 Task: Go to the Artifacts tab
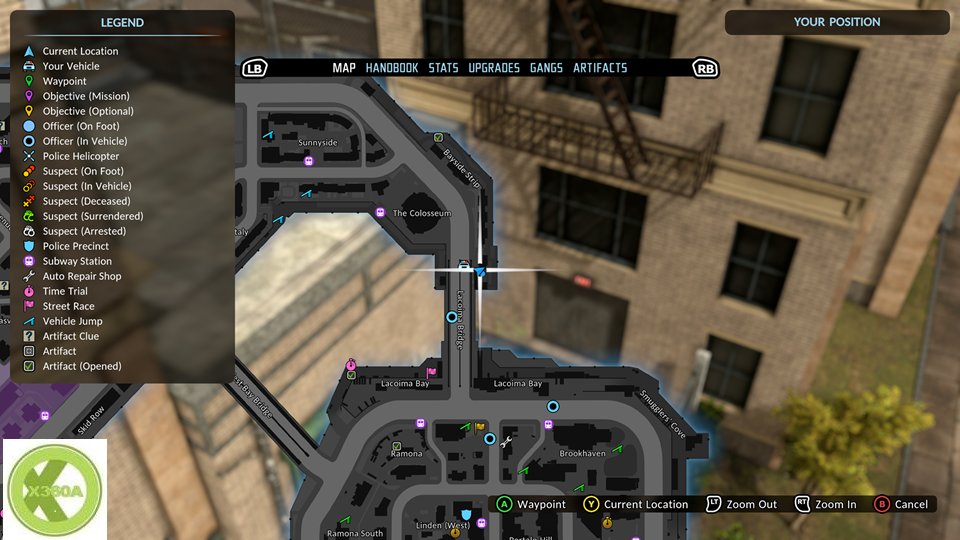(600, 68)
